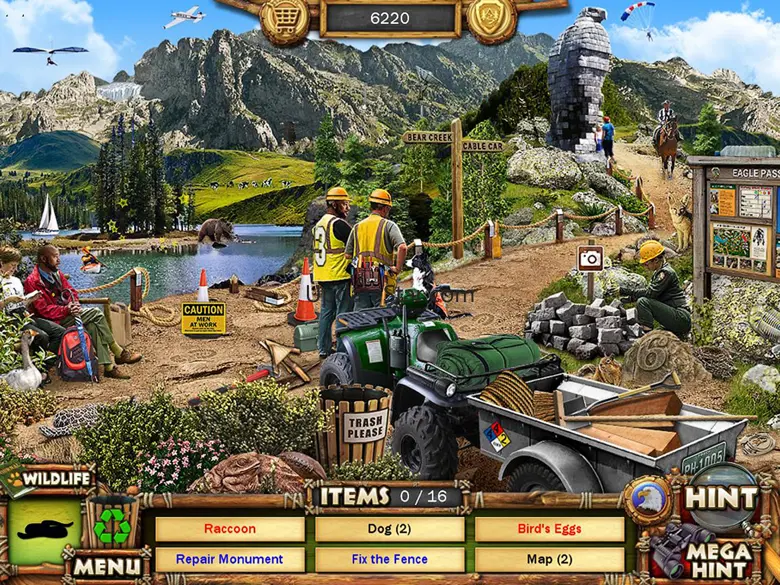
Task: Choose the Fix the Fence task entry
Action: (x=390, y=559)
